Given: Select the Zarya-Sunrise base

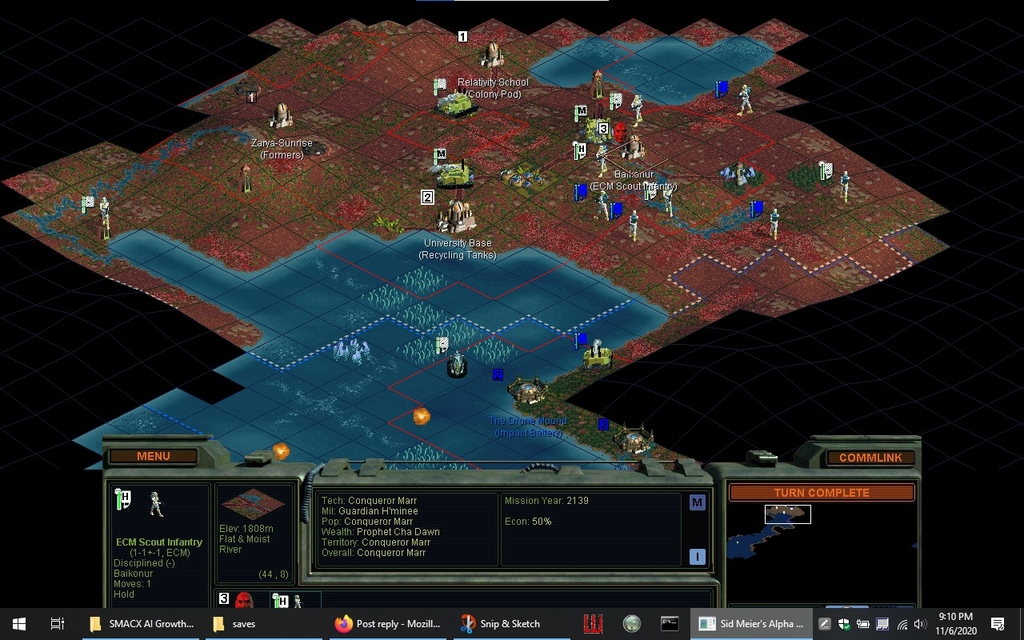Looking at the screenshot, I should (x=280, y=115).
